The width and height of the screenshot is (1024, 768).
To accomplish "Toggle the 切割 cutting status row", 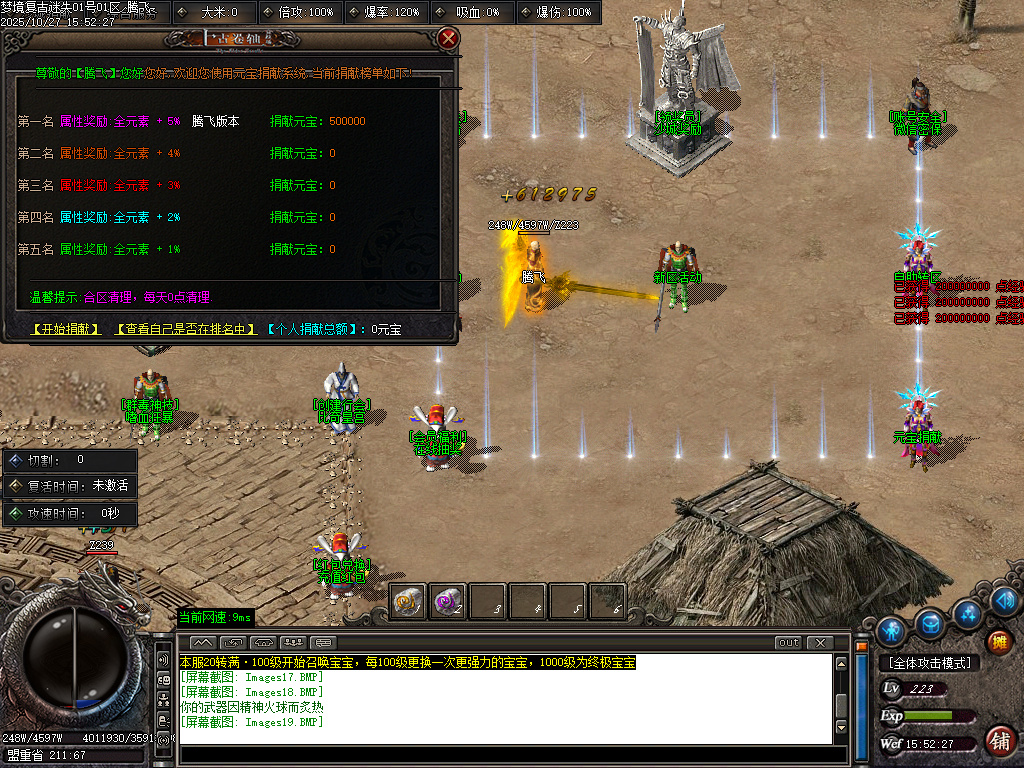I will tap(69, 460).
